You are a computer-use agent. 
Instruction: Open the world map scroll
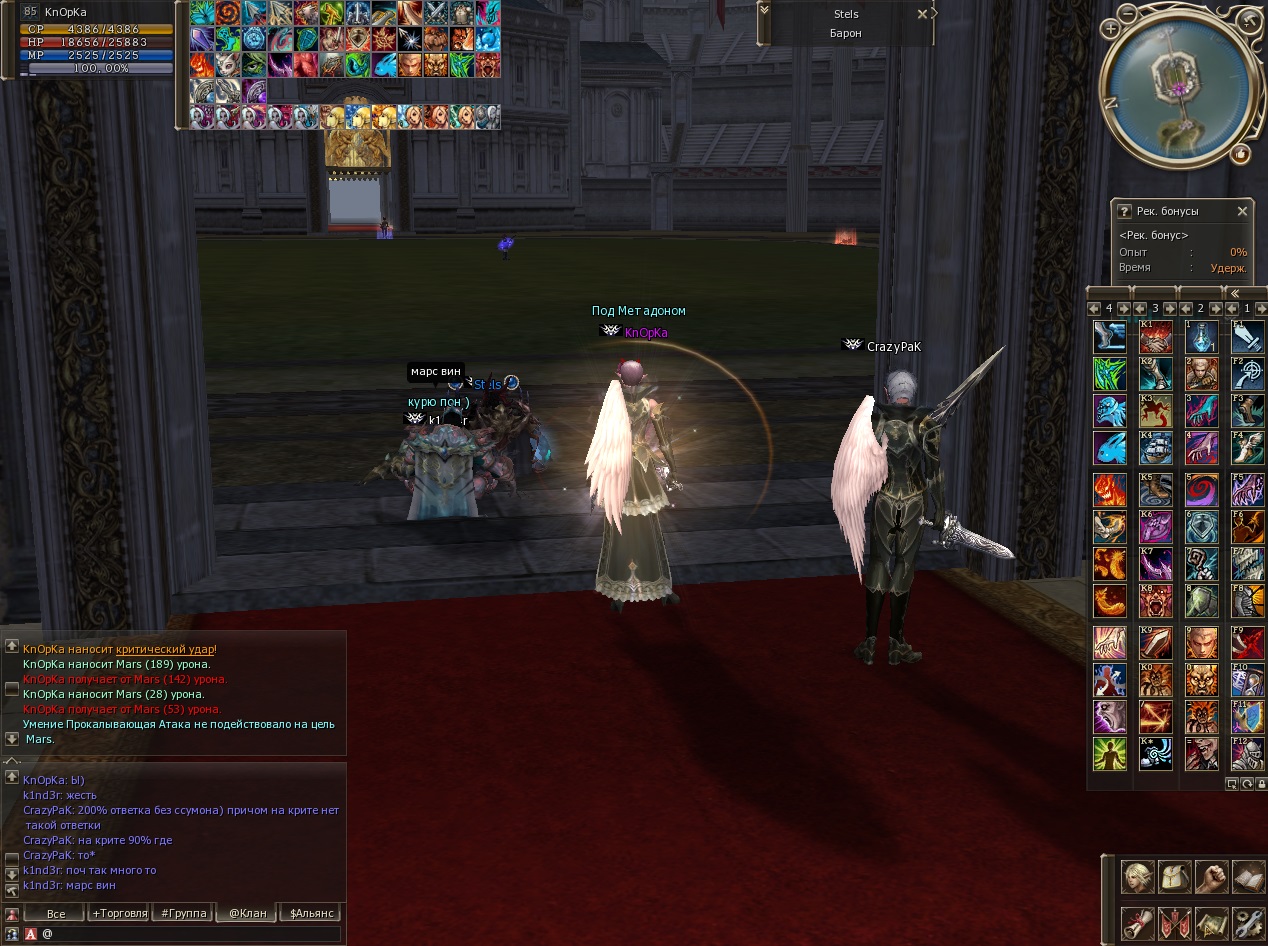click(1212, 921)
